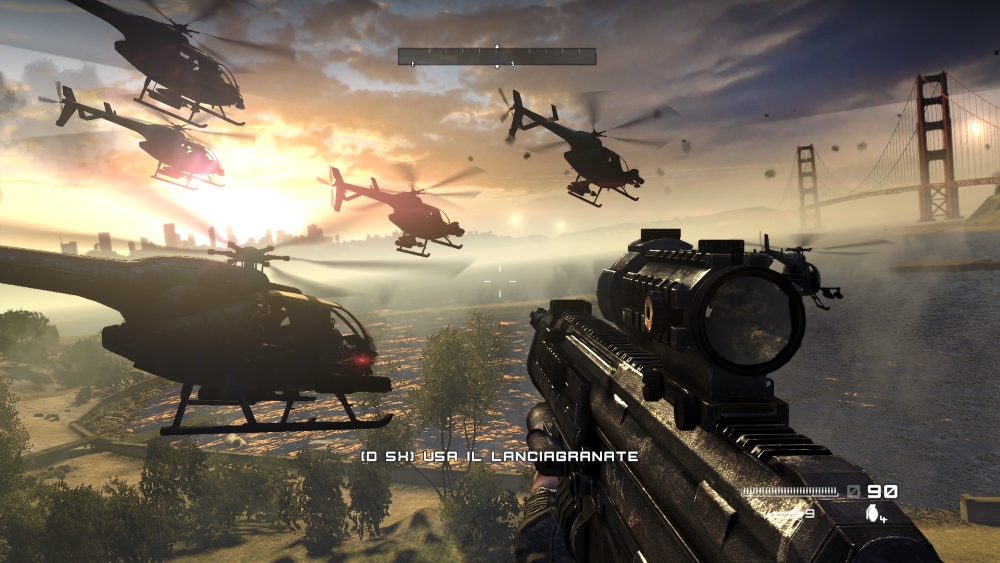Viewport: 1000px width, 563px height.
Task: Select the frag grenade icon
Action: (874, 513)
